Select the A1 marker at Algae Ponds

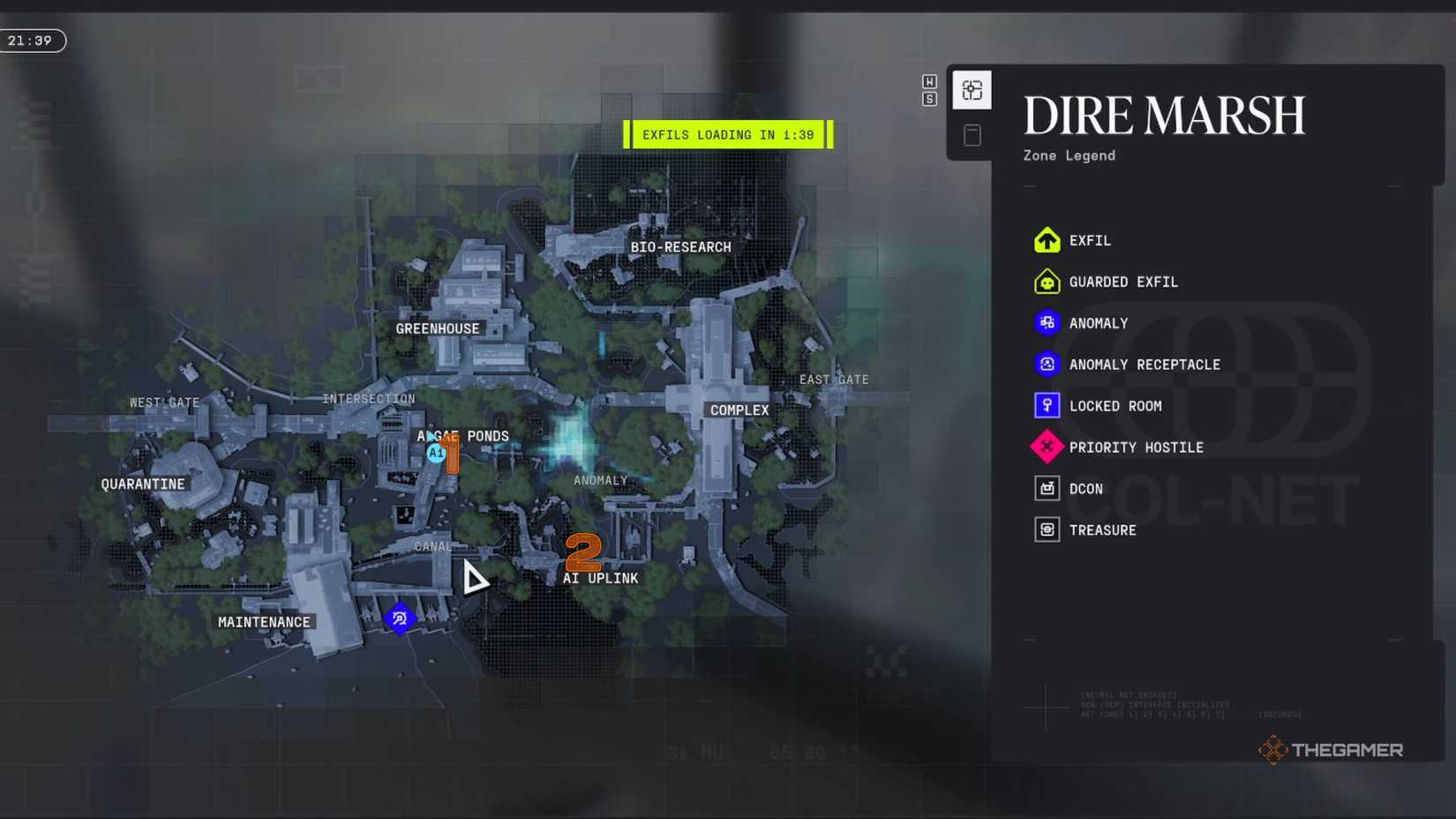(435, 452)
